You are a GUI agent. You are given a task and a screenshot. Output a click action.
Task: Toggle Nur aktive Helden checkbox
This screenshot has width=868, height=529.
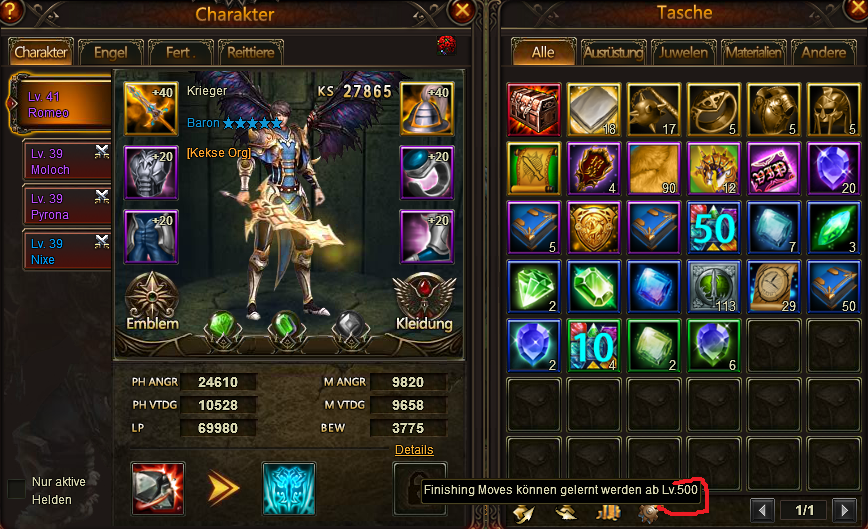pyautogui.click(x=16, y=488)
